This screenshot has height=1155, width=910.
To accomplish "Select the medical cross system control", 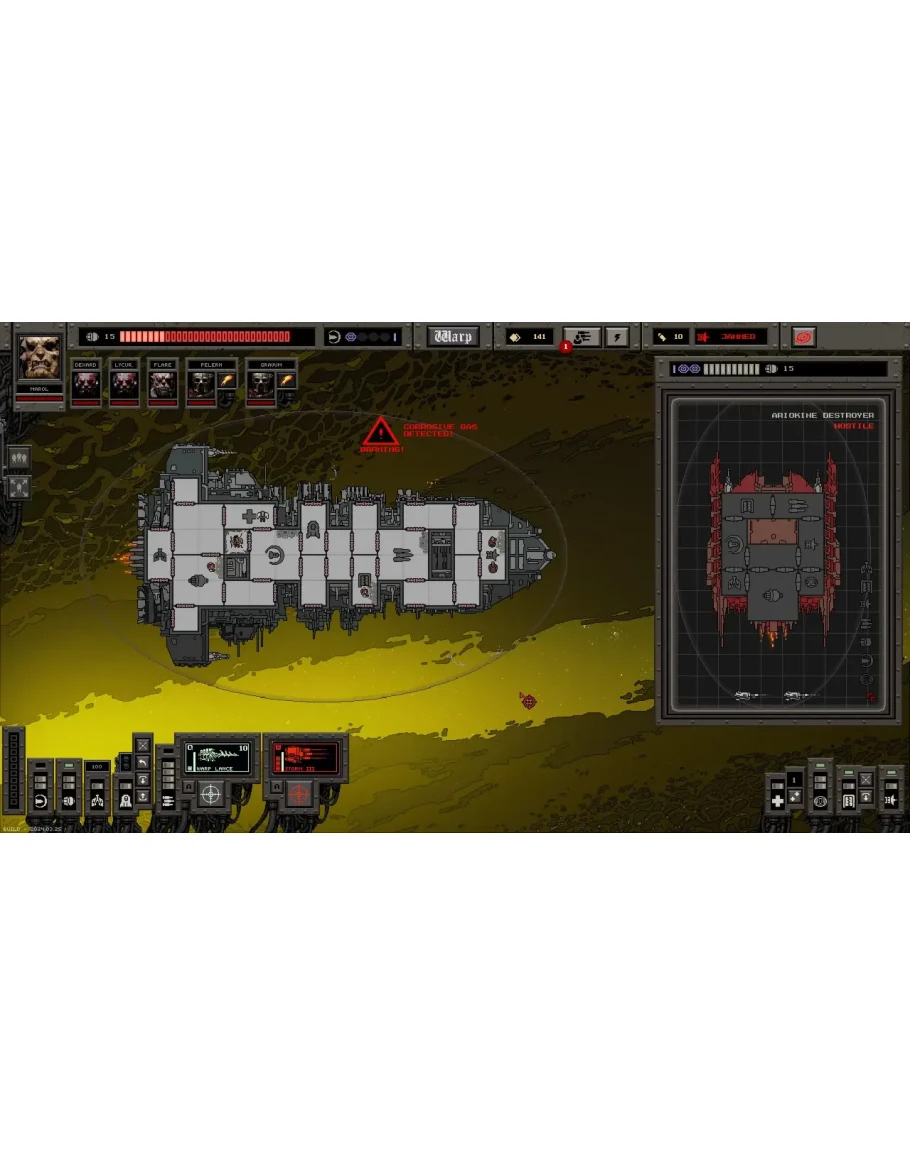I will 777,801.
